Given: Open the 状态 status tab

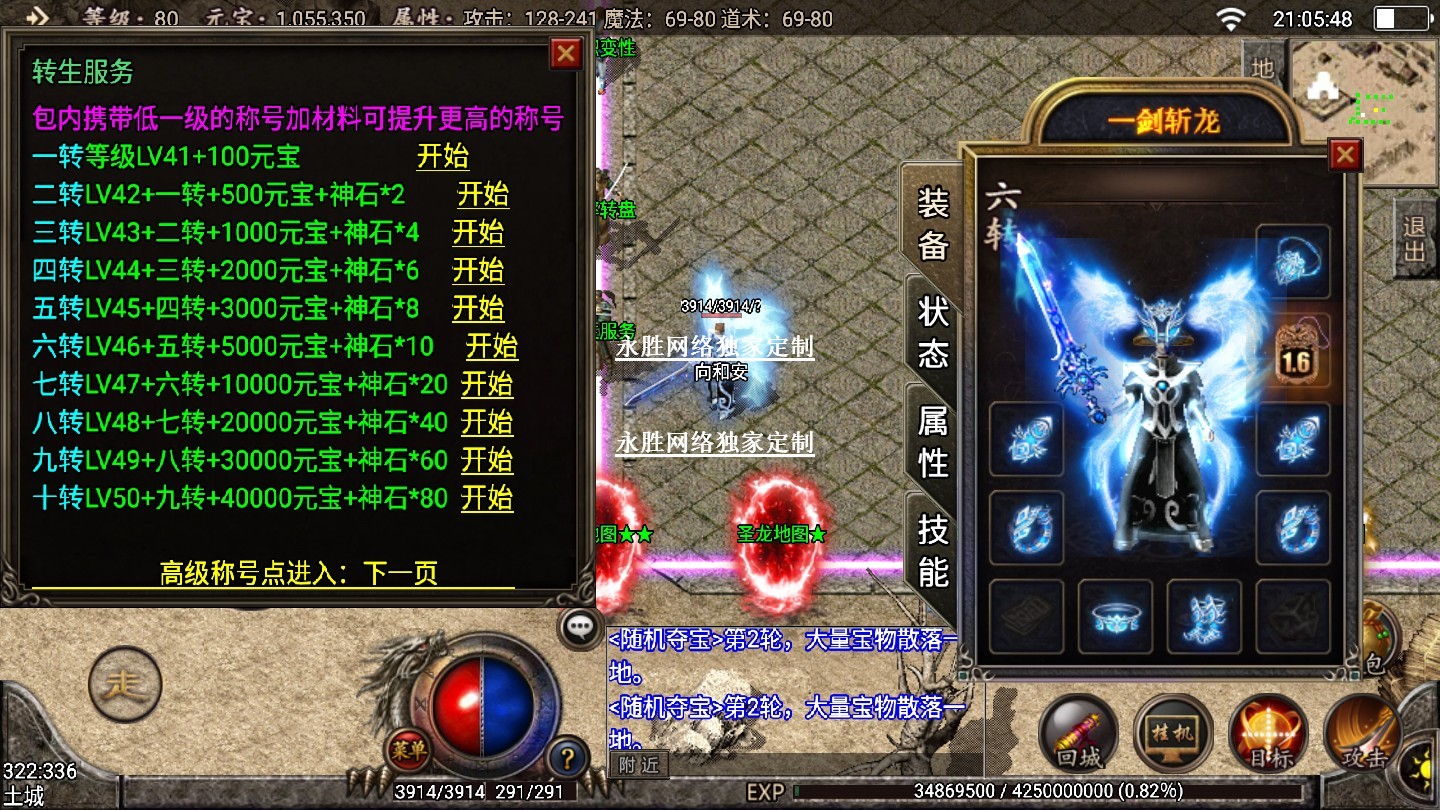Looking at the screenshot, I should 932,332.
